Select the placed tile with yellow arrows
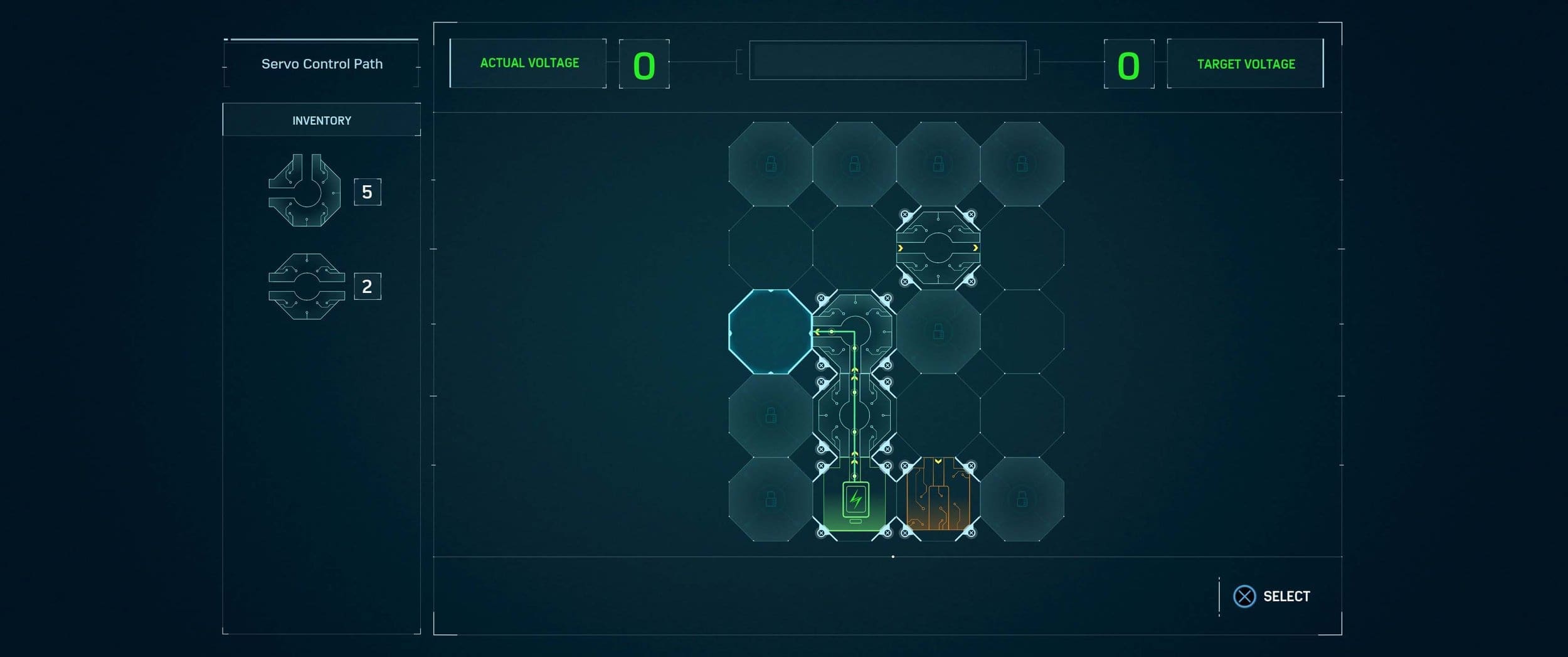Image resolution: width=1568 pixels, height=657 pixels. point(938,248)
